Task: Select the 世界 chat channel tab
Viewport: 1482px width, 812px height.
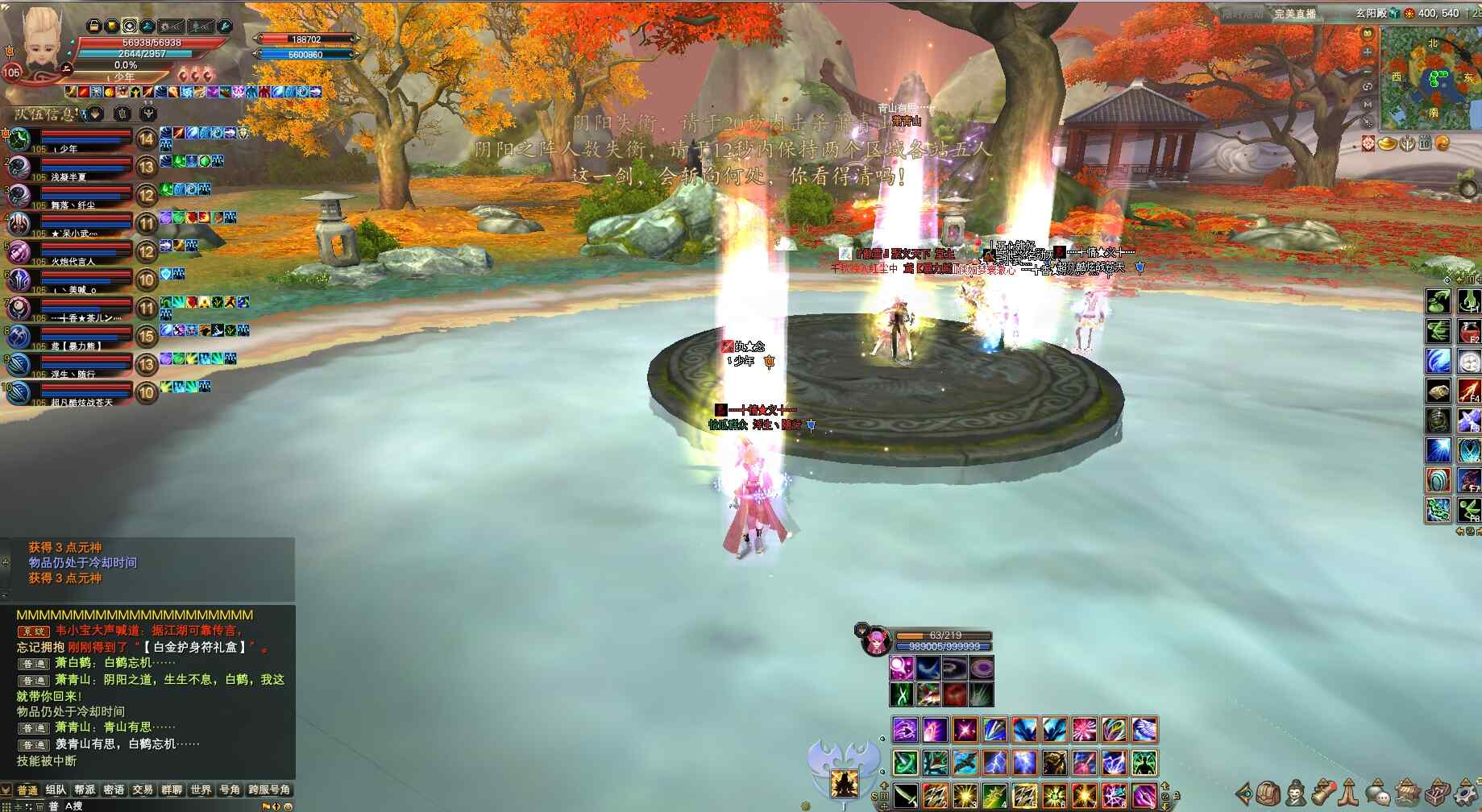Action: click(201, 789)
